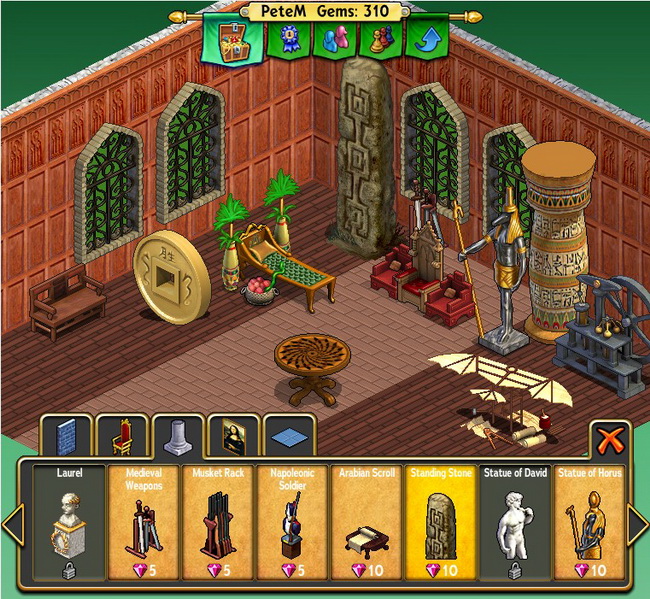The image size is (650, 599).
Task: Switch to the Mona Lisa paintings tab
Action: [234, 437]
